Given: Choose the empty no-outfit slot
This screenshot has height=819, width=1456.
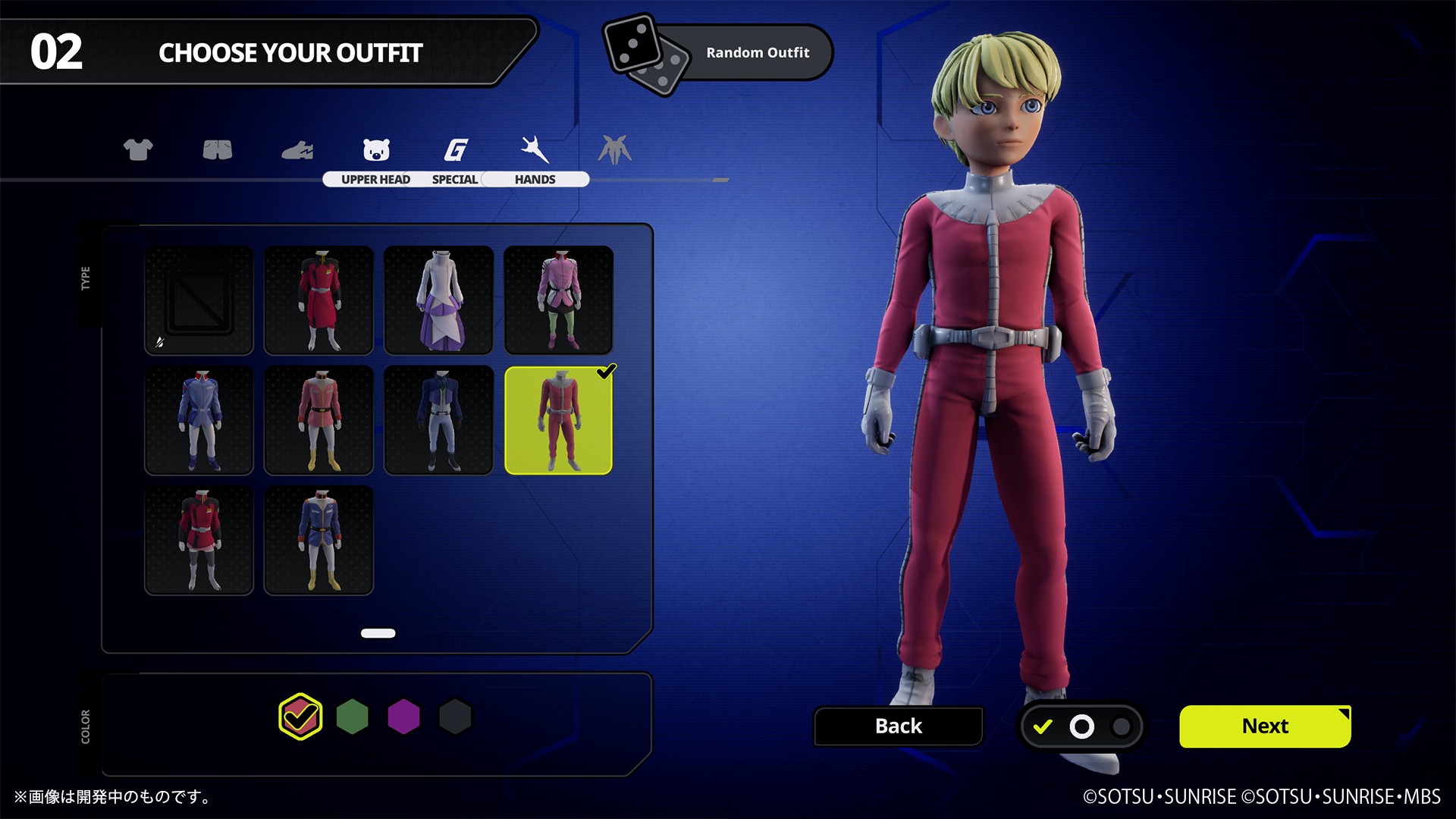Looking at the screenshot, I should [x=199, y=300].
